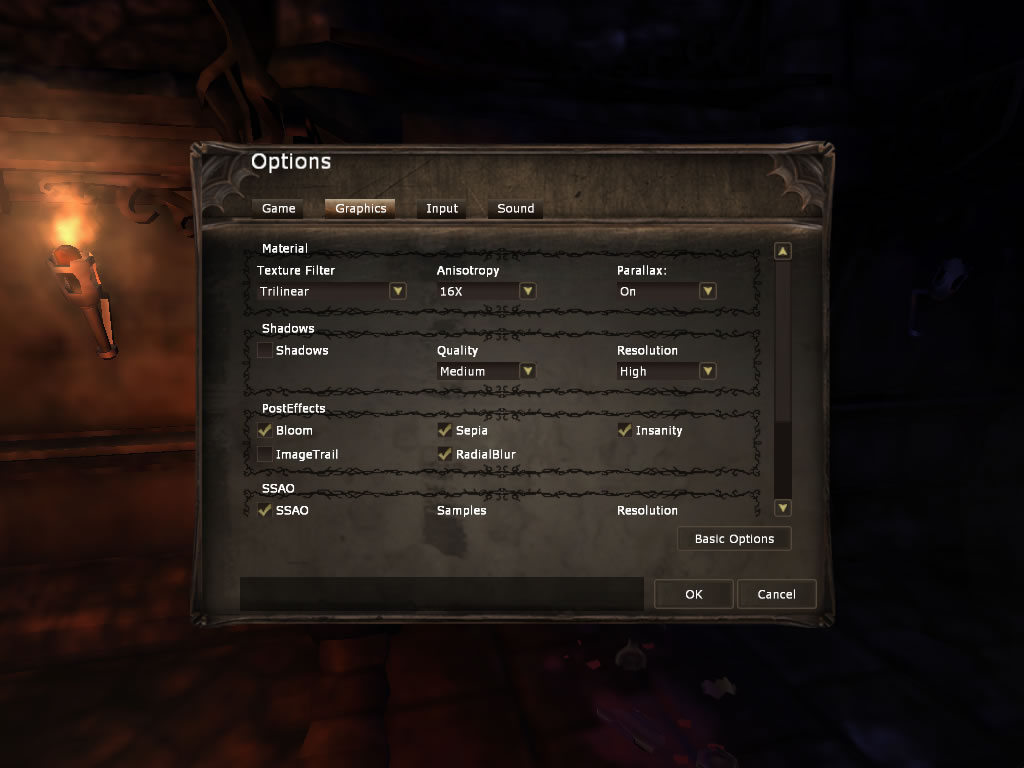Open the Texture Filter dropdown
1024x768 pixels.
[x=397, y=291]
